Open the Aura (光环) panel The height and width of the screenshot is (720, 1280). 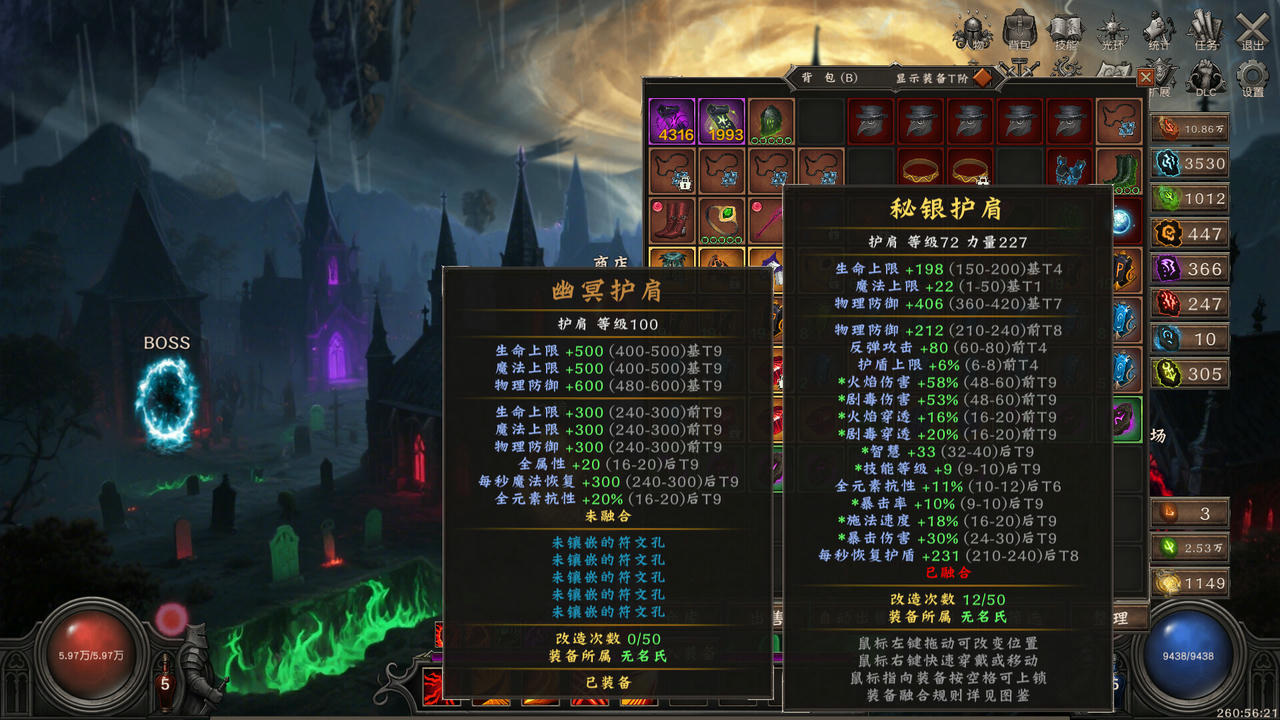pos(1112,28)
